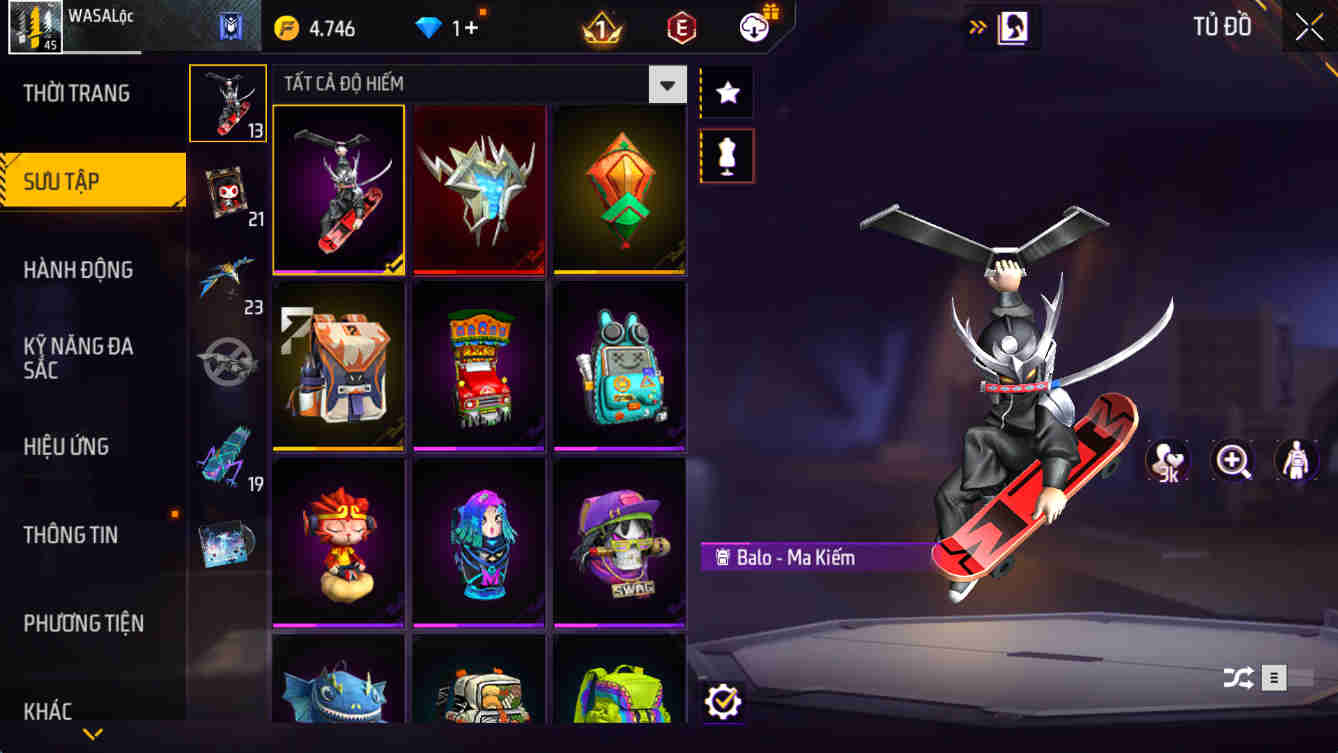Click the shuffle icon at bottom right
1338x753 pixels.
(x=1240, y=676)
